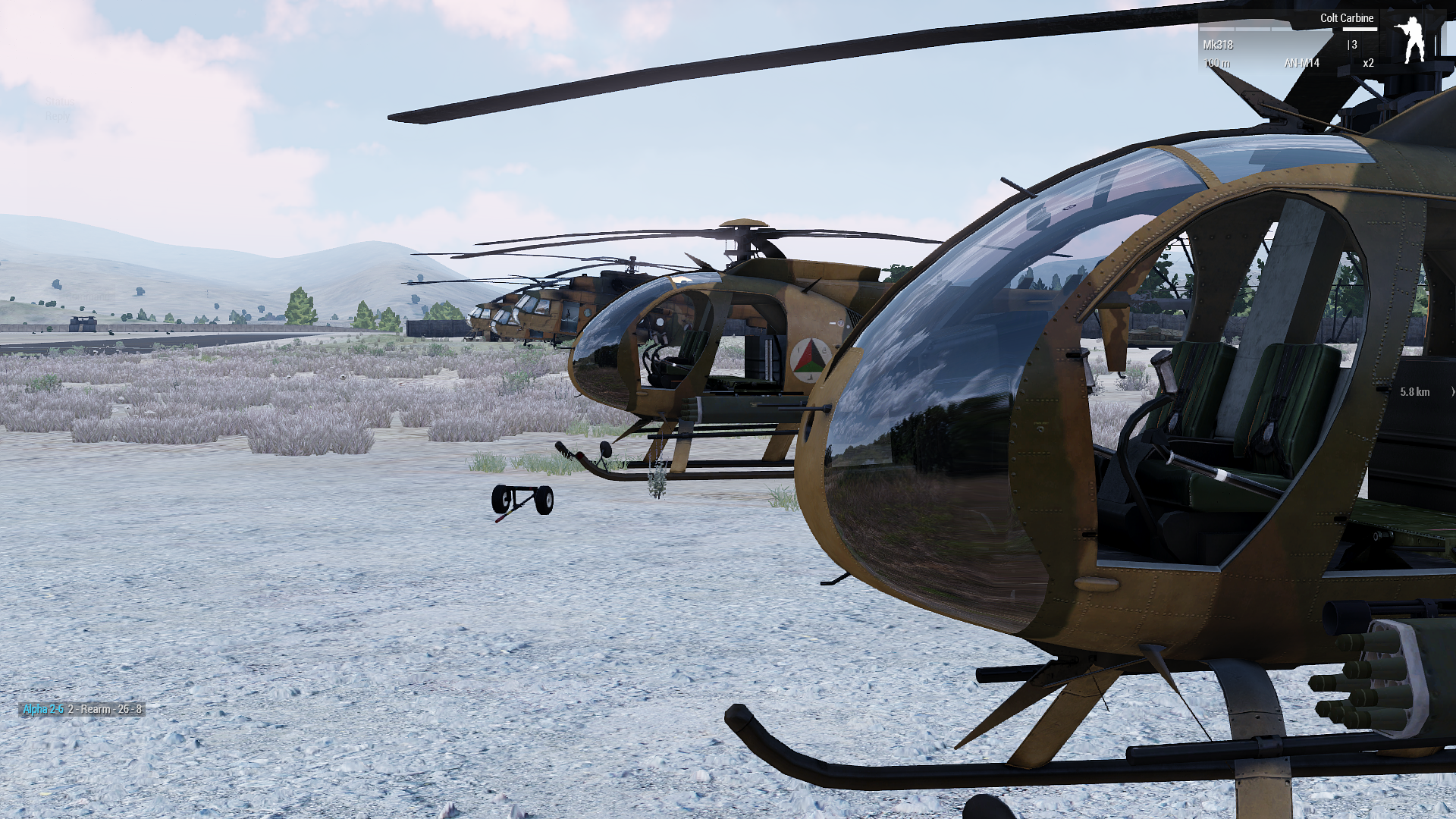Click the |3 grenade count indicator
The image size is (1456, 819).
(1352, 44)
